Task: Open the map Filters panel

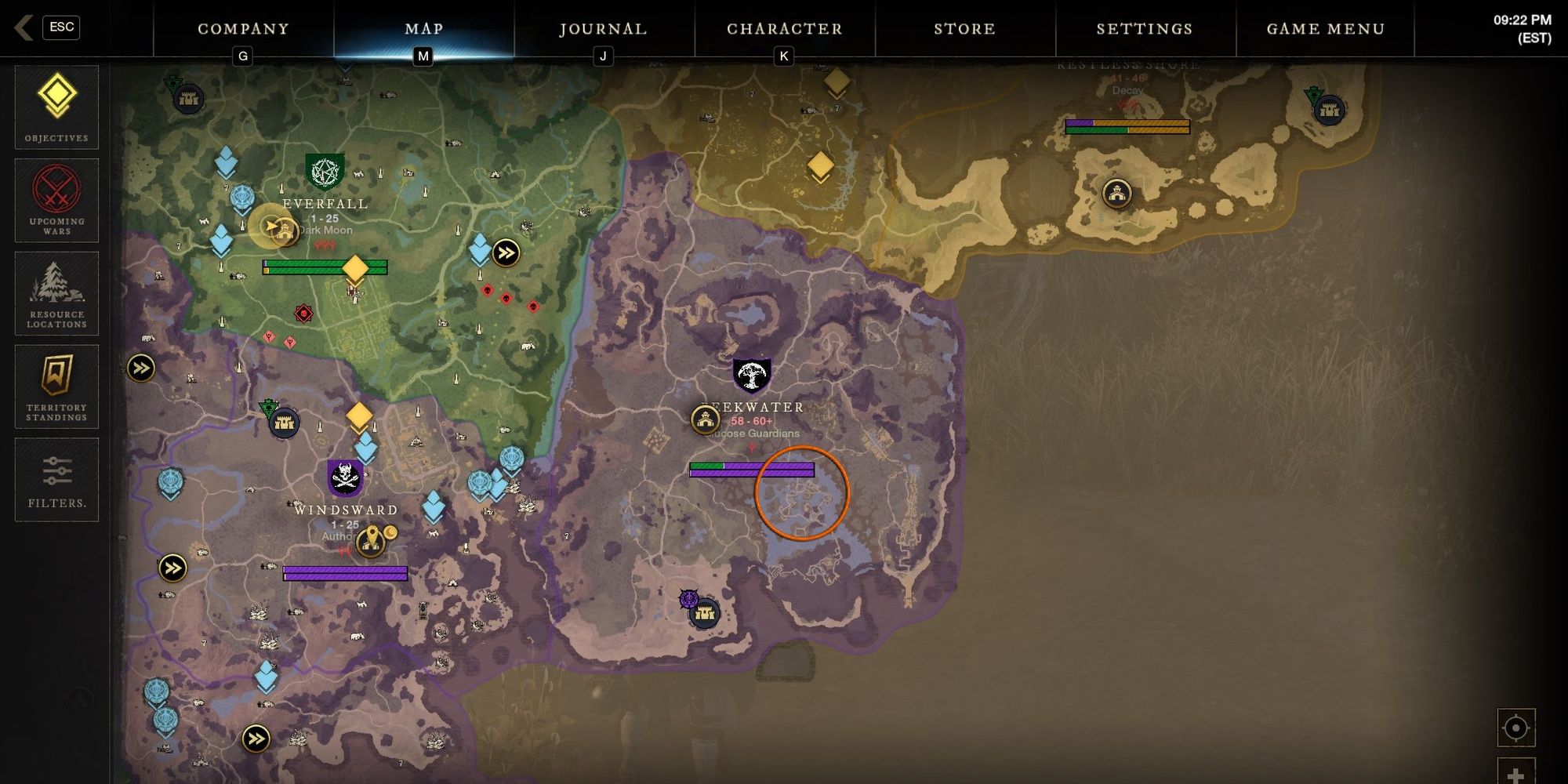Action: (x=56, y=476)
